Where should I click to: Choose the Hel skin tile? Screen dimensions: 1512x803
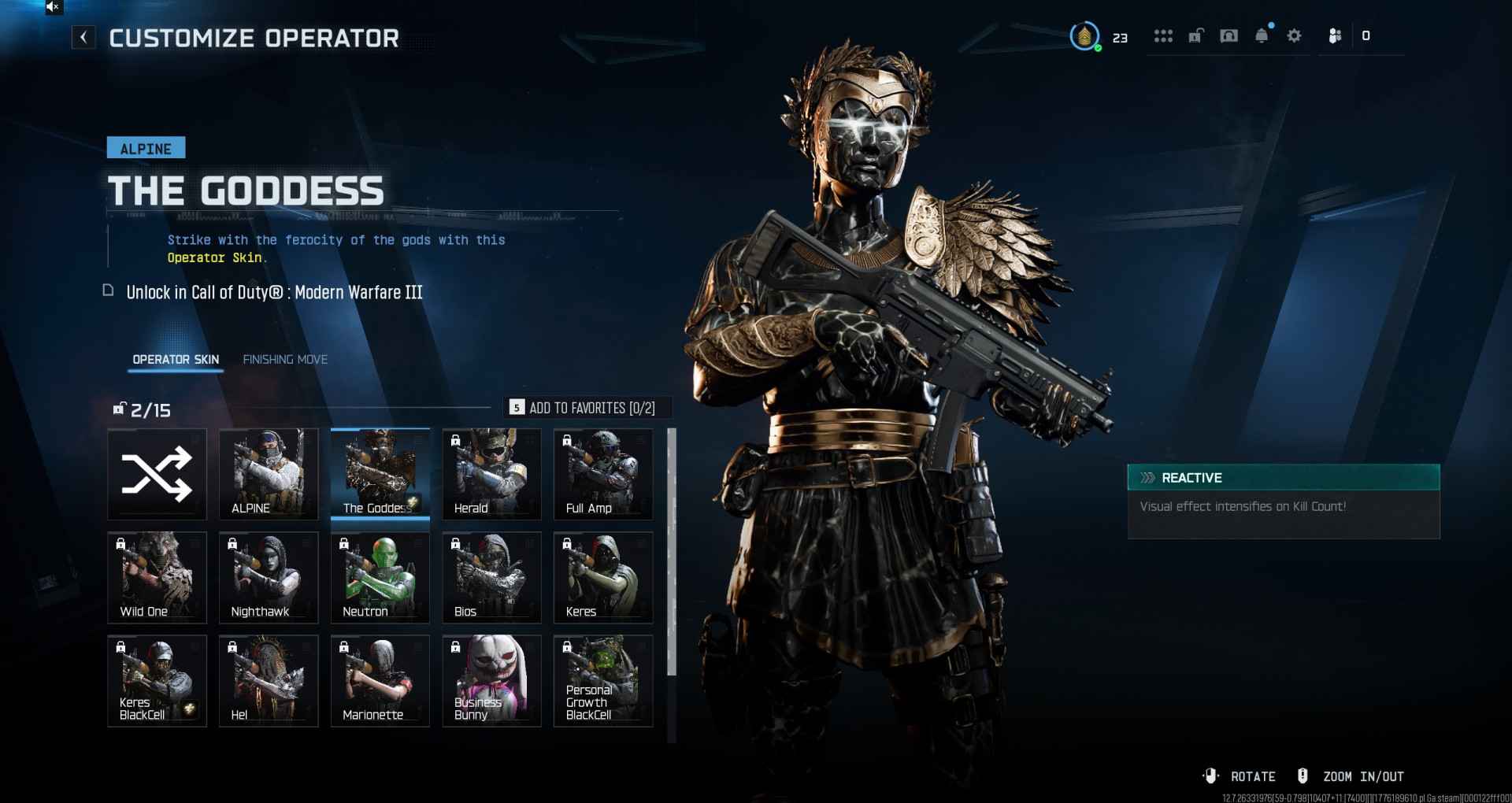269,680
